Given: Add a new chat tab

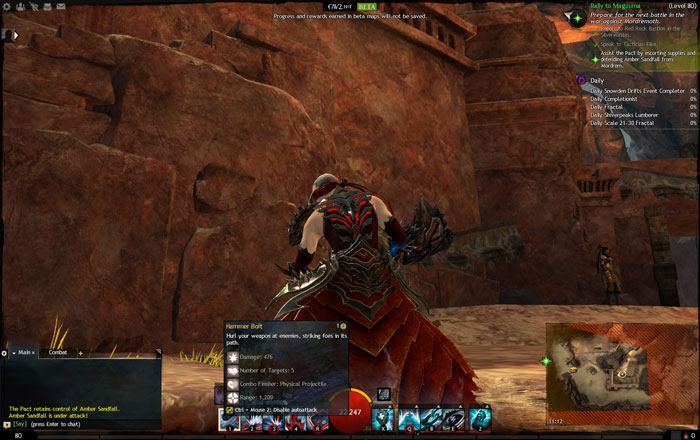Looking at the screenshot, I should tap(80, 353).
